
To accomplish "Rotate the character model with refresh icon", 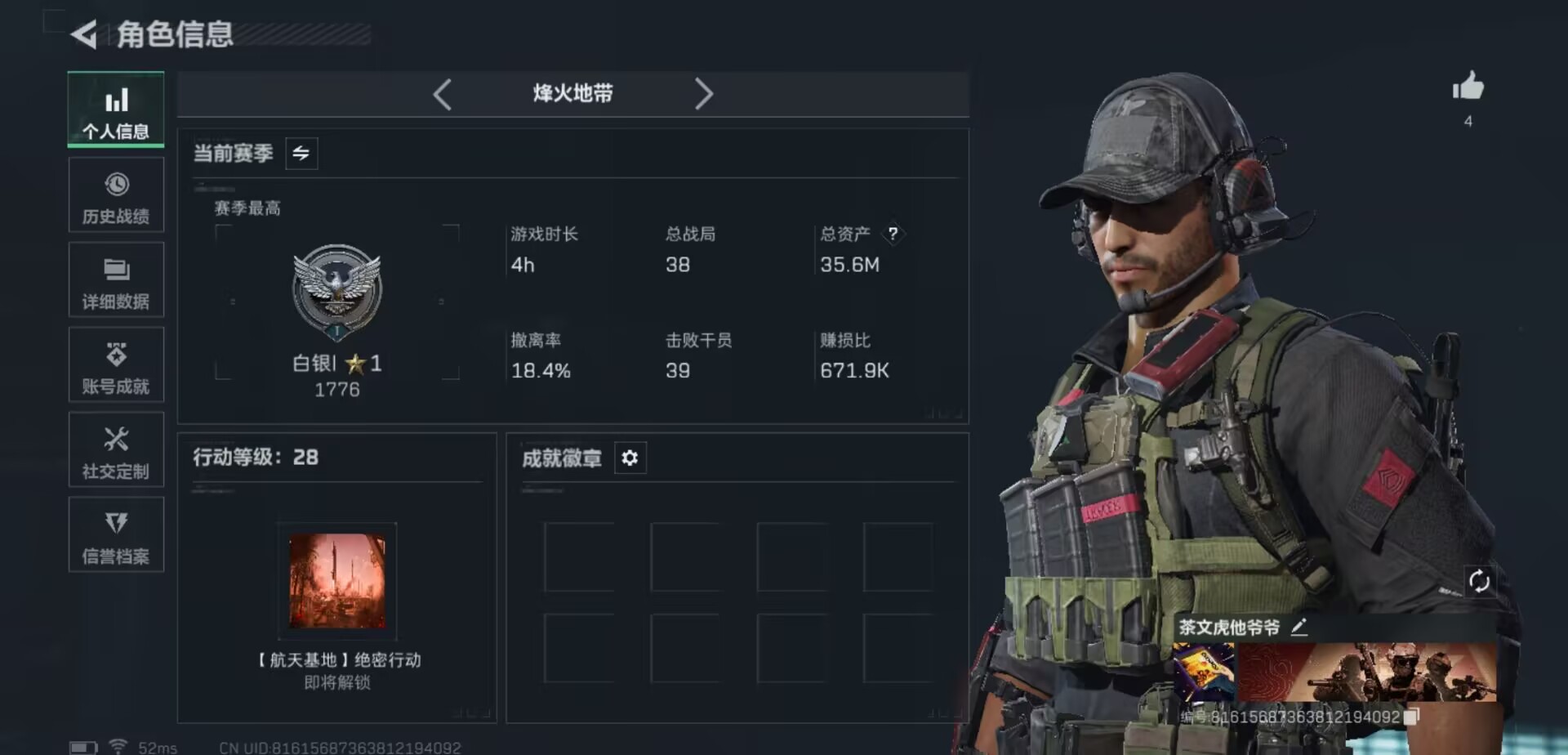I will coord(1481,583).
